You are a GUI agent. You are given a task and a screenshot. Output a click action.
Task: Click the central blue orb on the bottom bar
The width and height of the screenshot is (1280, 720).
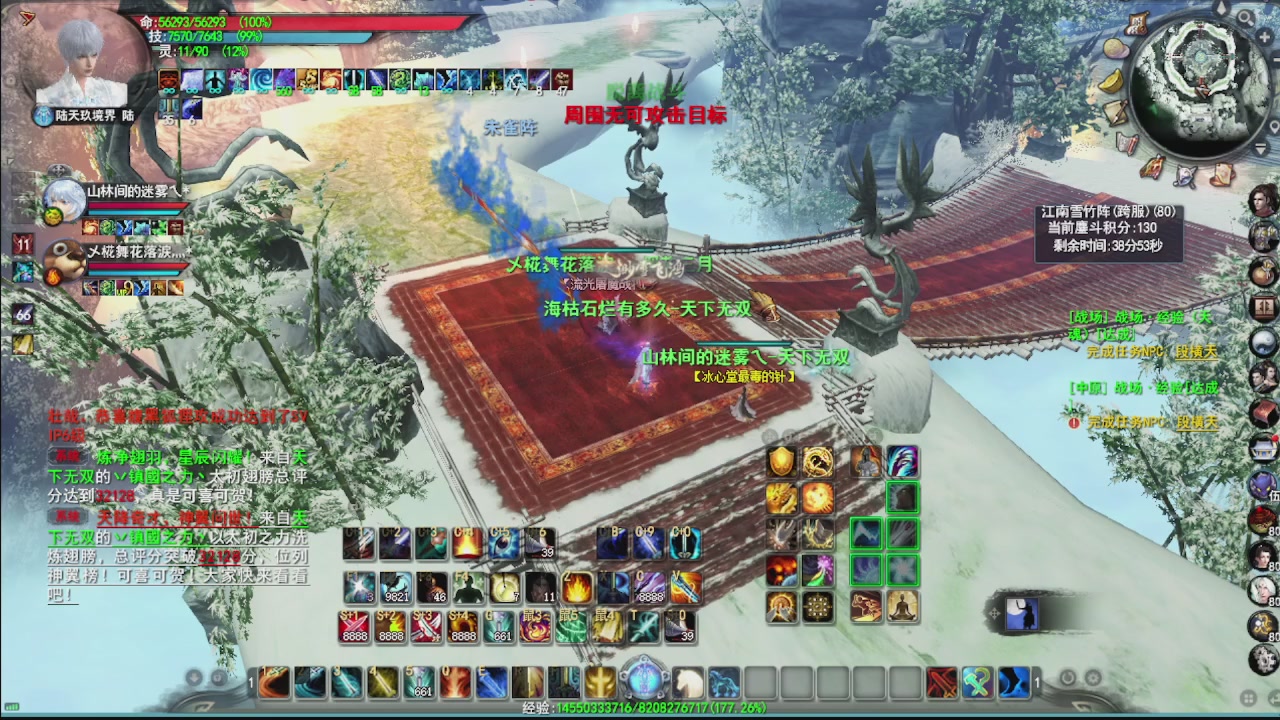643,680
